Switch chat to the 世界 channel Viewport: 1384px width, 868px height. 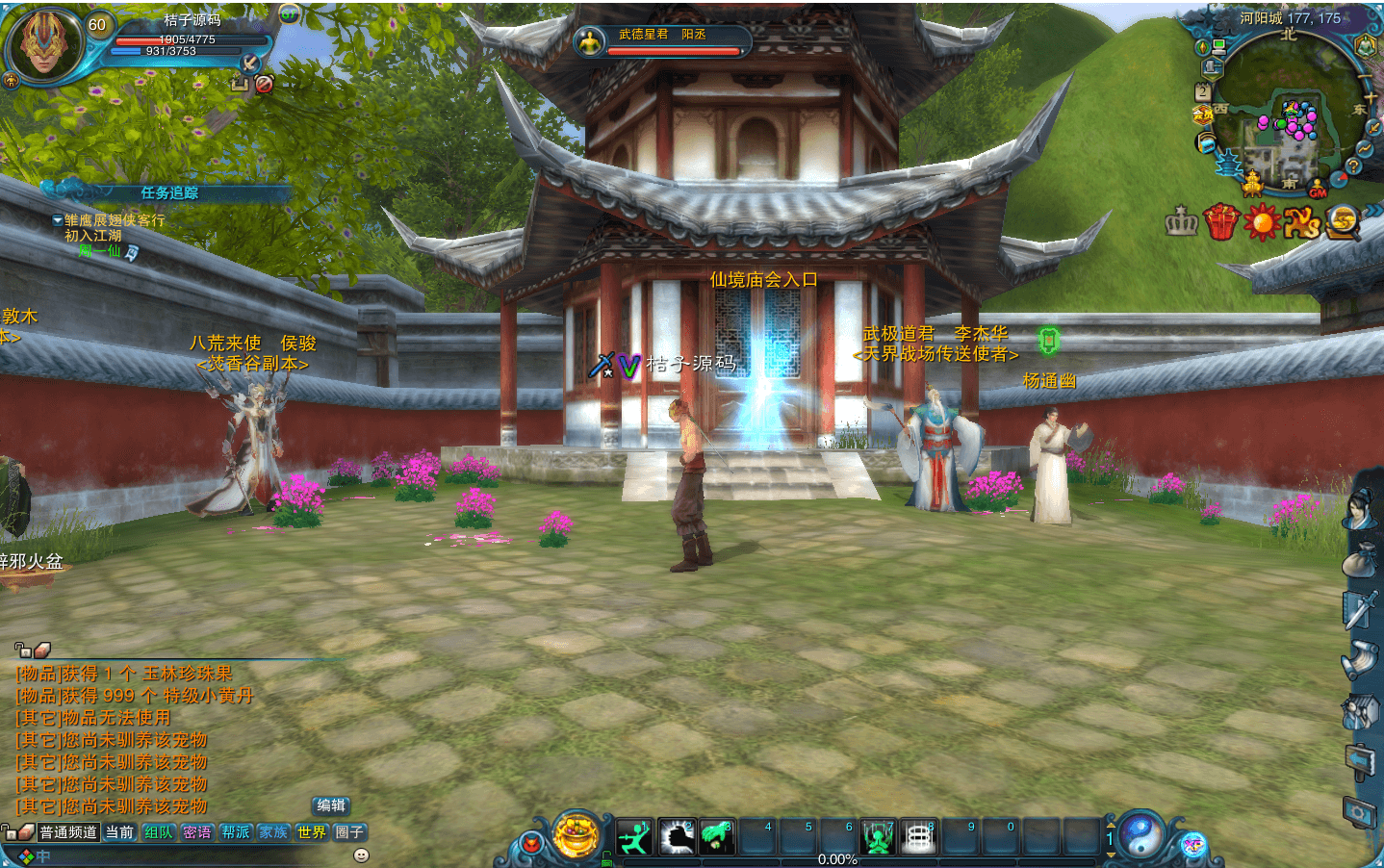click(x=311, y=832)
